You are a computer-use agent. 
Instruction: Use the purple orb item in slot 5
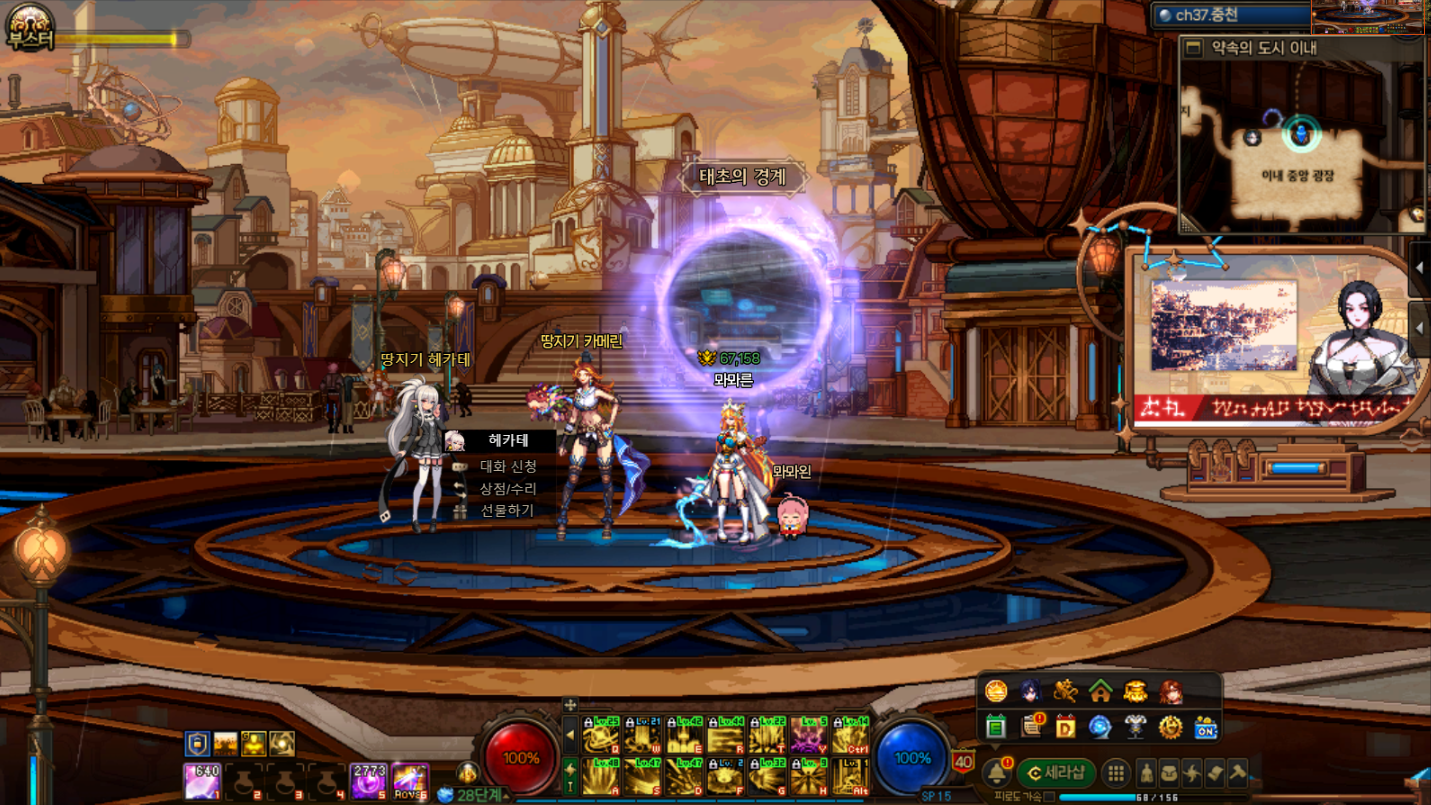(x=368, y=781)
